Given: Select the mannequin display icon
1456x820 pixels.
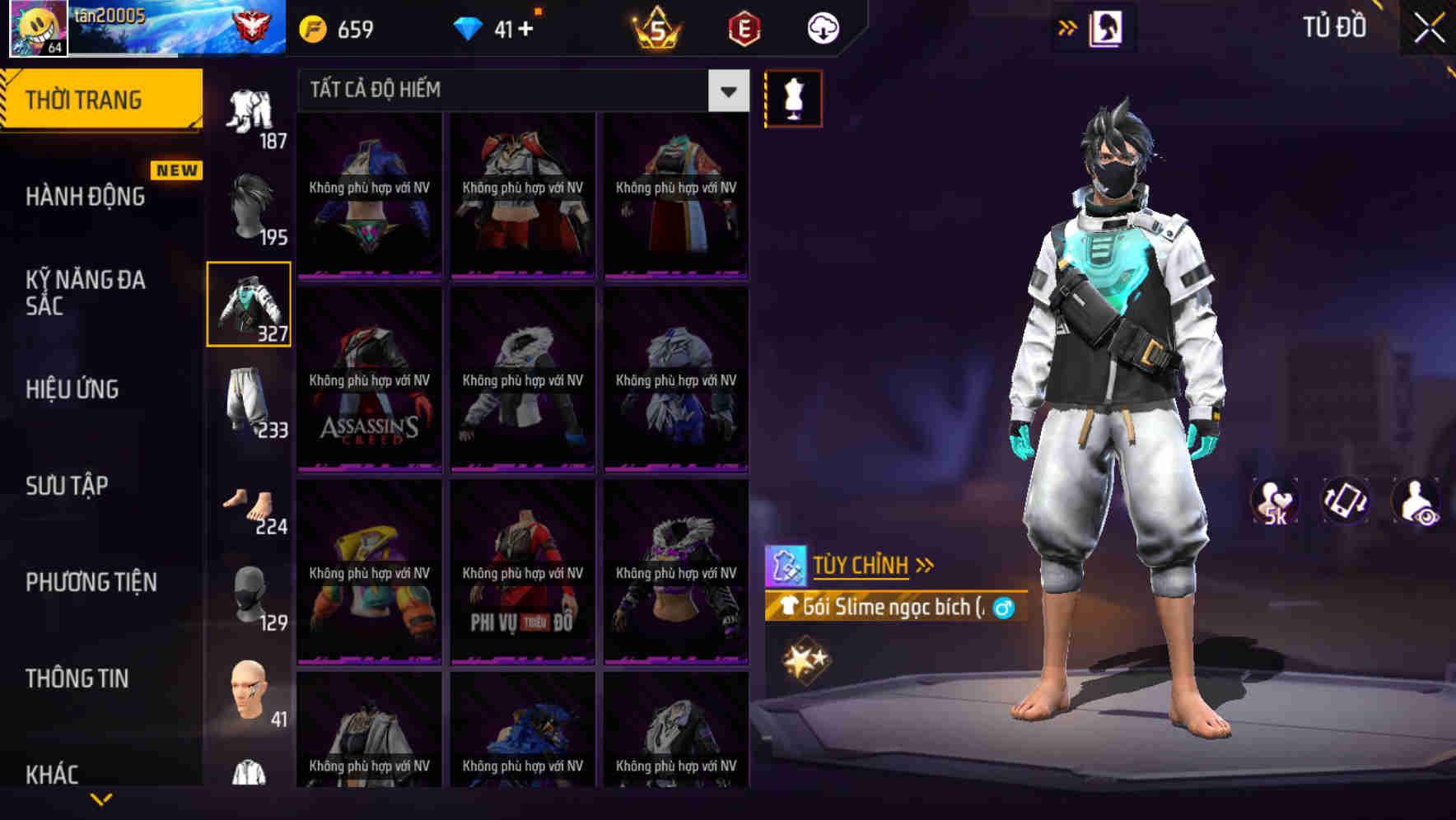Looking at the screenshot, I should click(793, 99).
